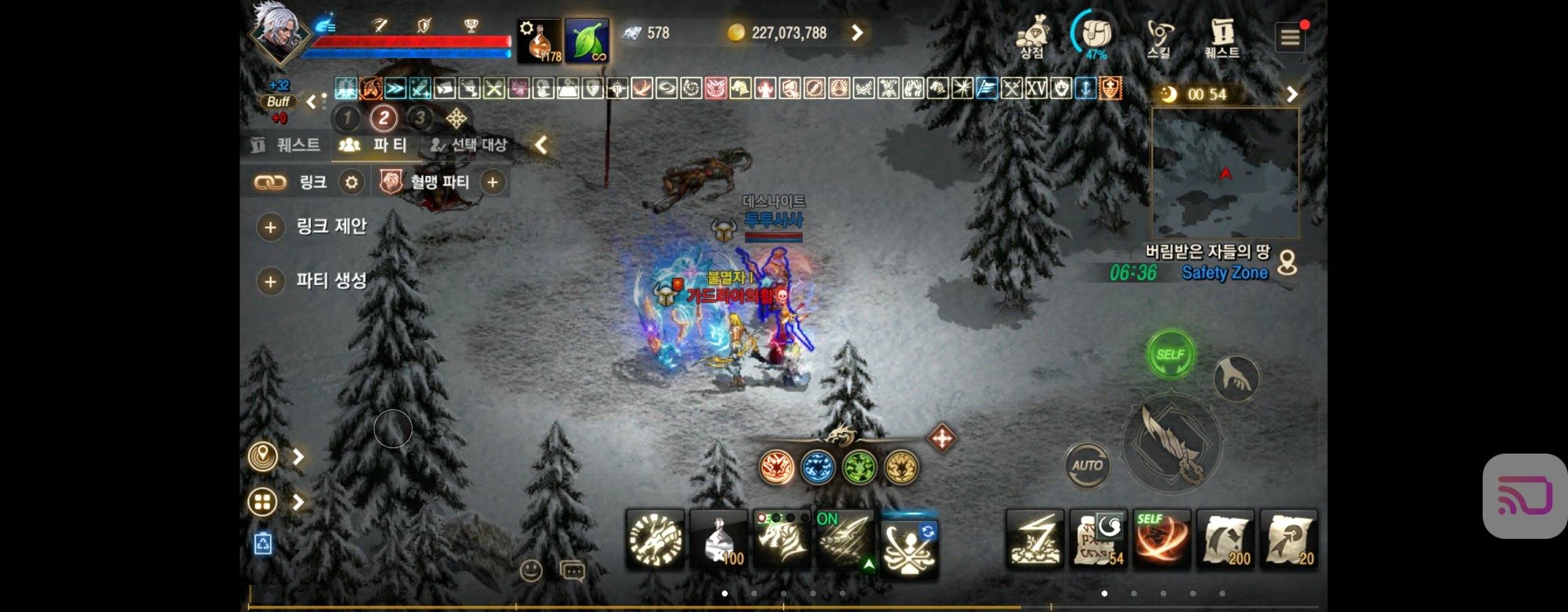Open the 퀘스트 icon in top bar

[1222, 38]
